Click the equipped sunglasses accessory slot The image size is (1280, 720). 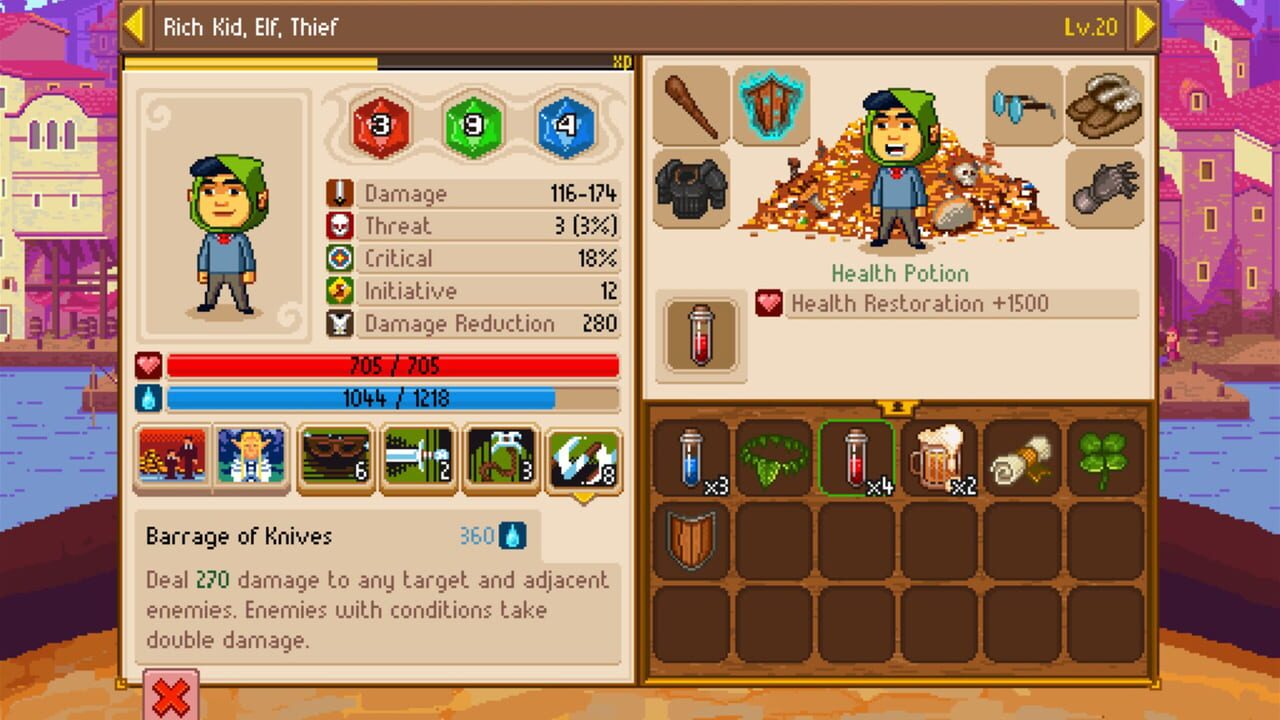click(x=1022, y=107)
